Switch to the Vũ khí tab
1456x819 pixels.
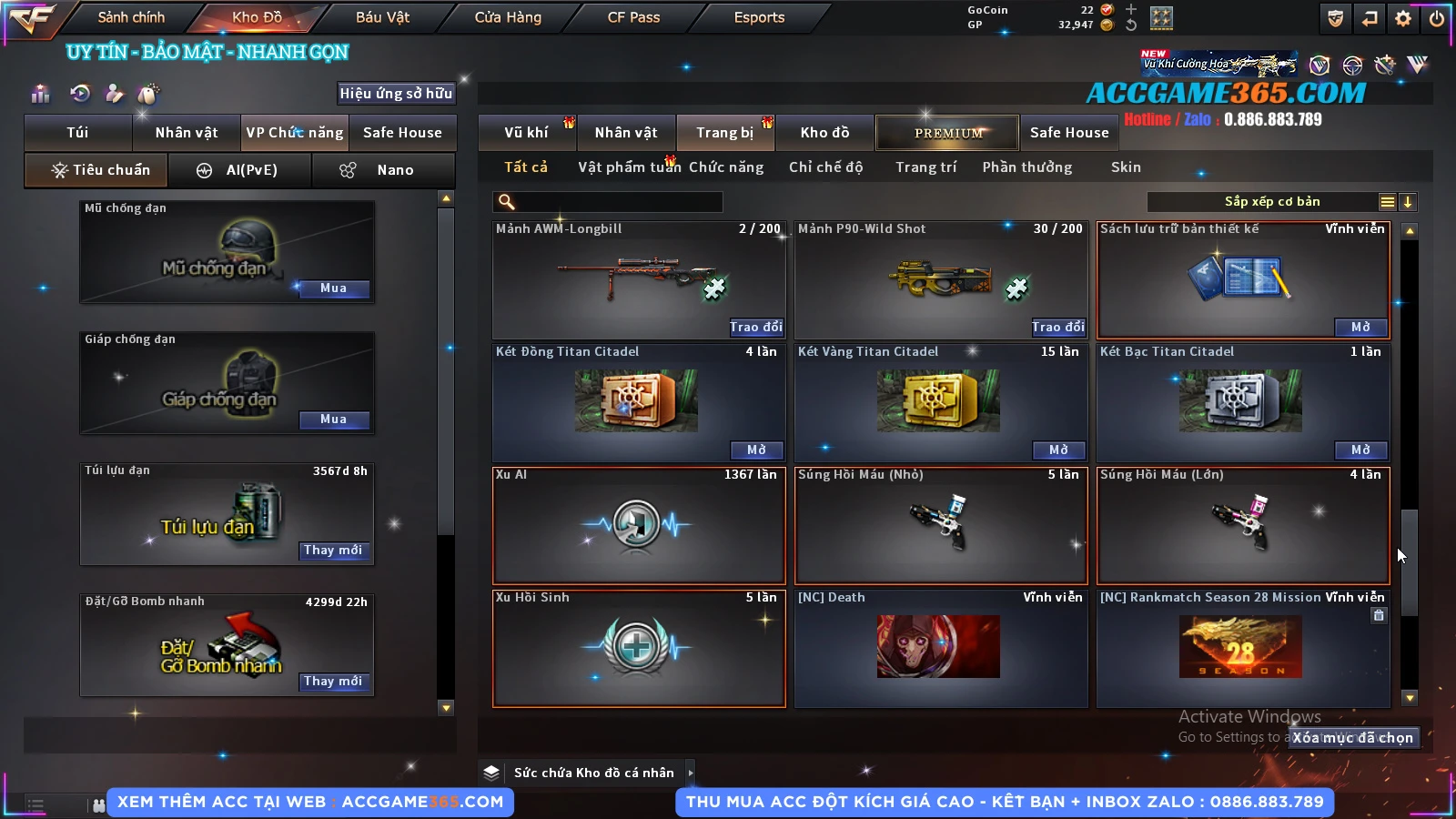[x=526, y=133]
